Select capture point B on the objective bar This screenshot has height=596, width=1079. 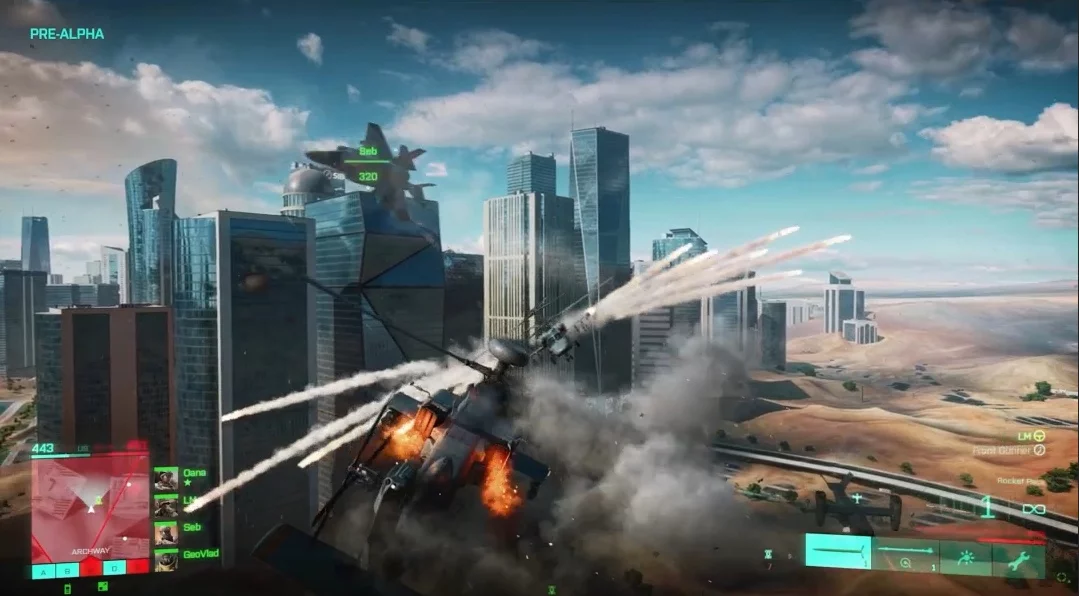(67, 570)
